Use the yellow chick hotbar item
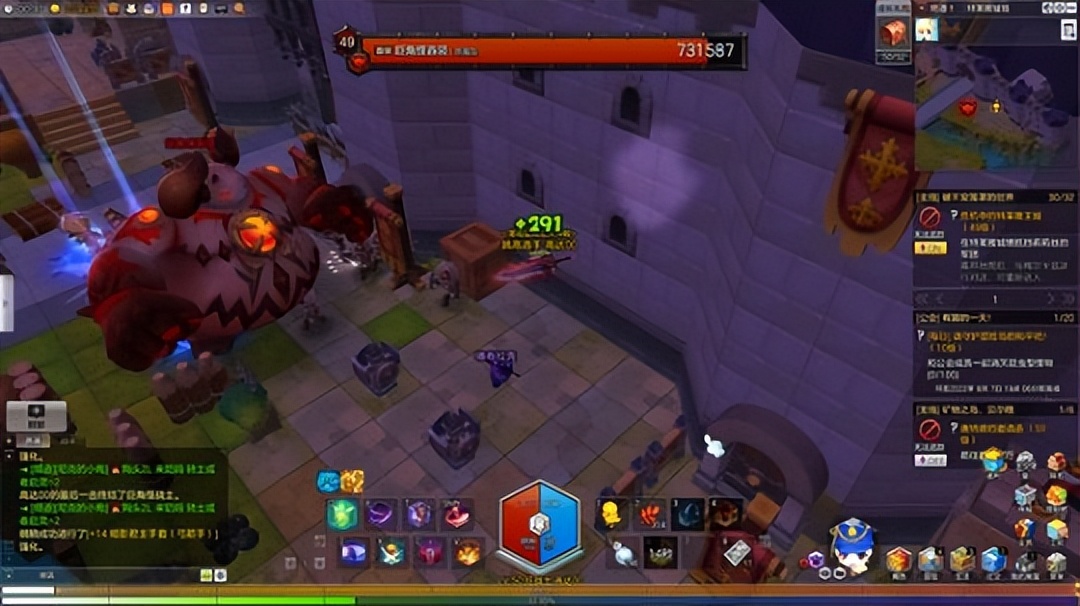1080x606 pixels. (x=610, y=514)
